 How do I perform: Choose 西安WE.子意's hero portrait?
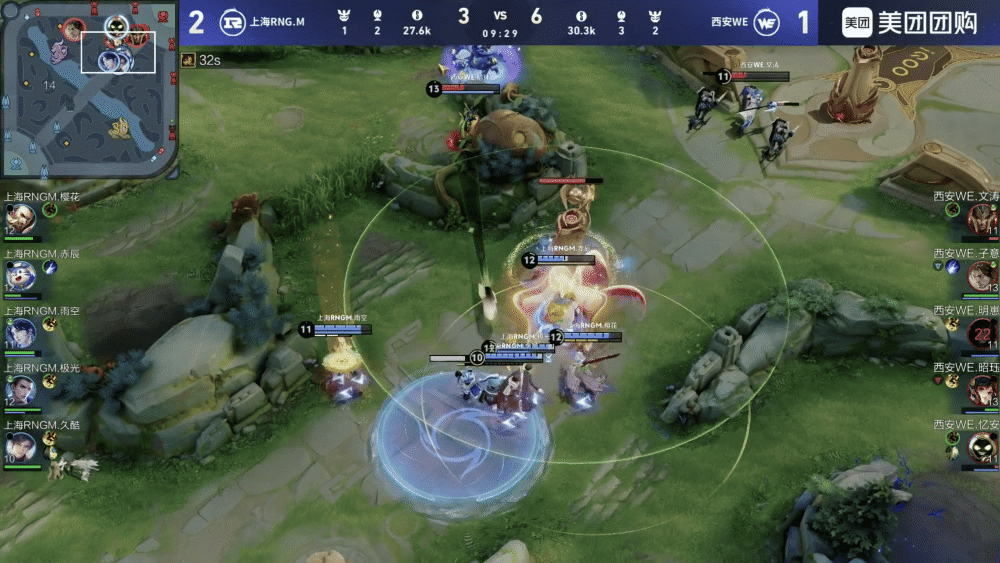(981, 275)
